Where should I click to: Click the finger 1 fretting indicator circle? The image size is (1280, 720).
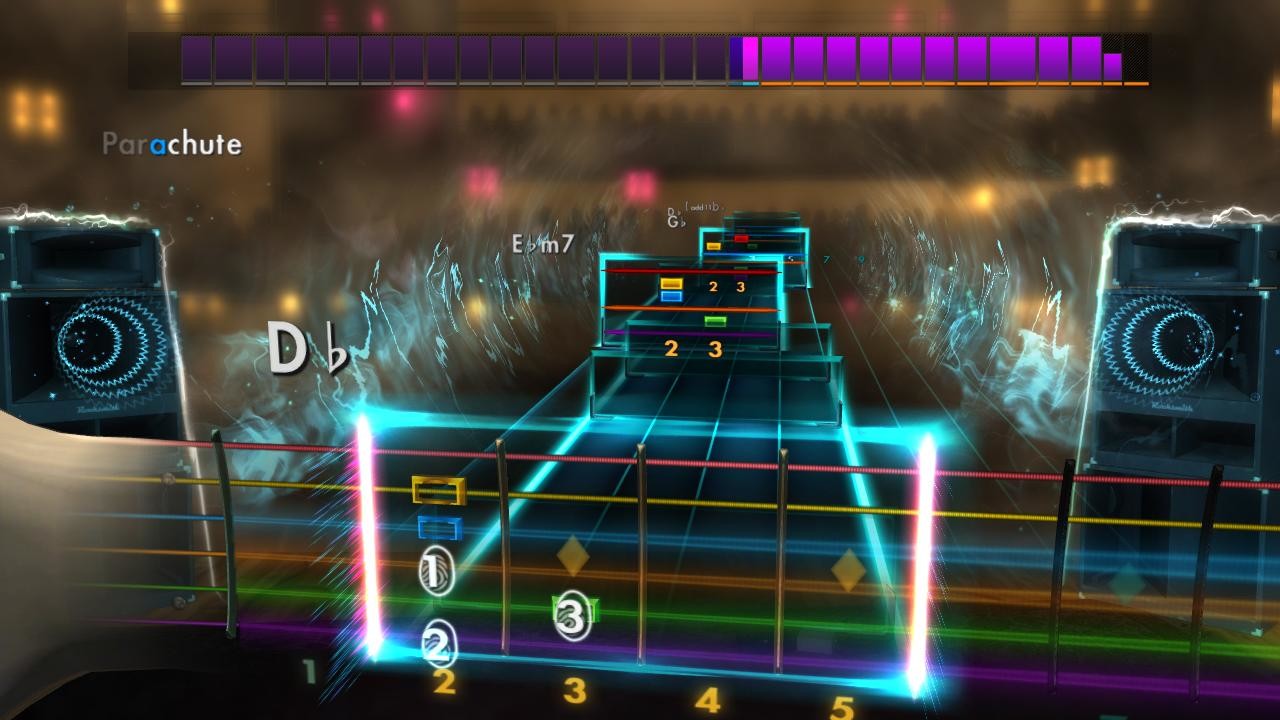pos(436,570)
